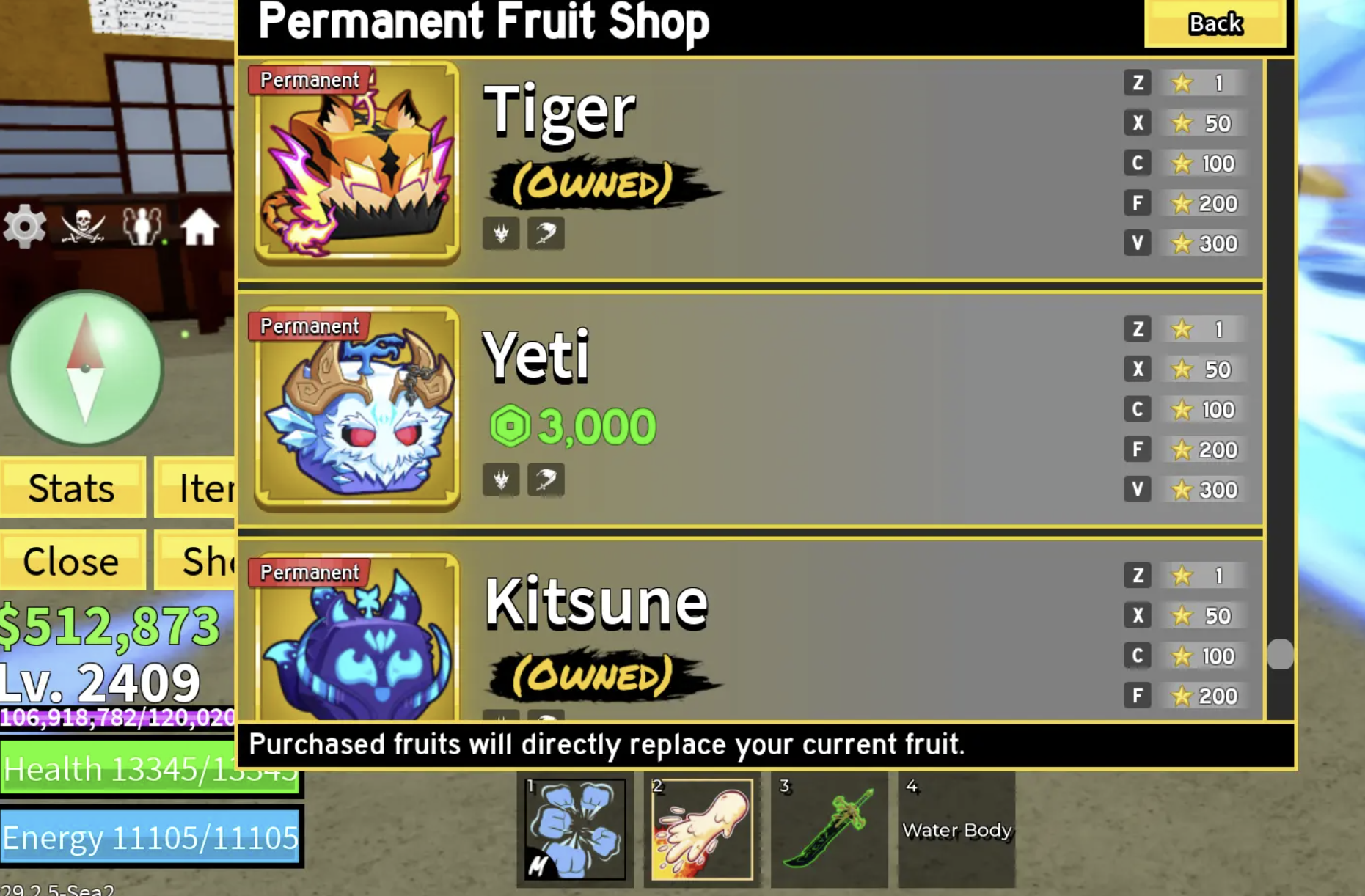Click the awakening icon under Yeti

pos(501,479)
